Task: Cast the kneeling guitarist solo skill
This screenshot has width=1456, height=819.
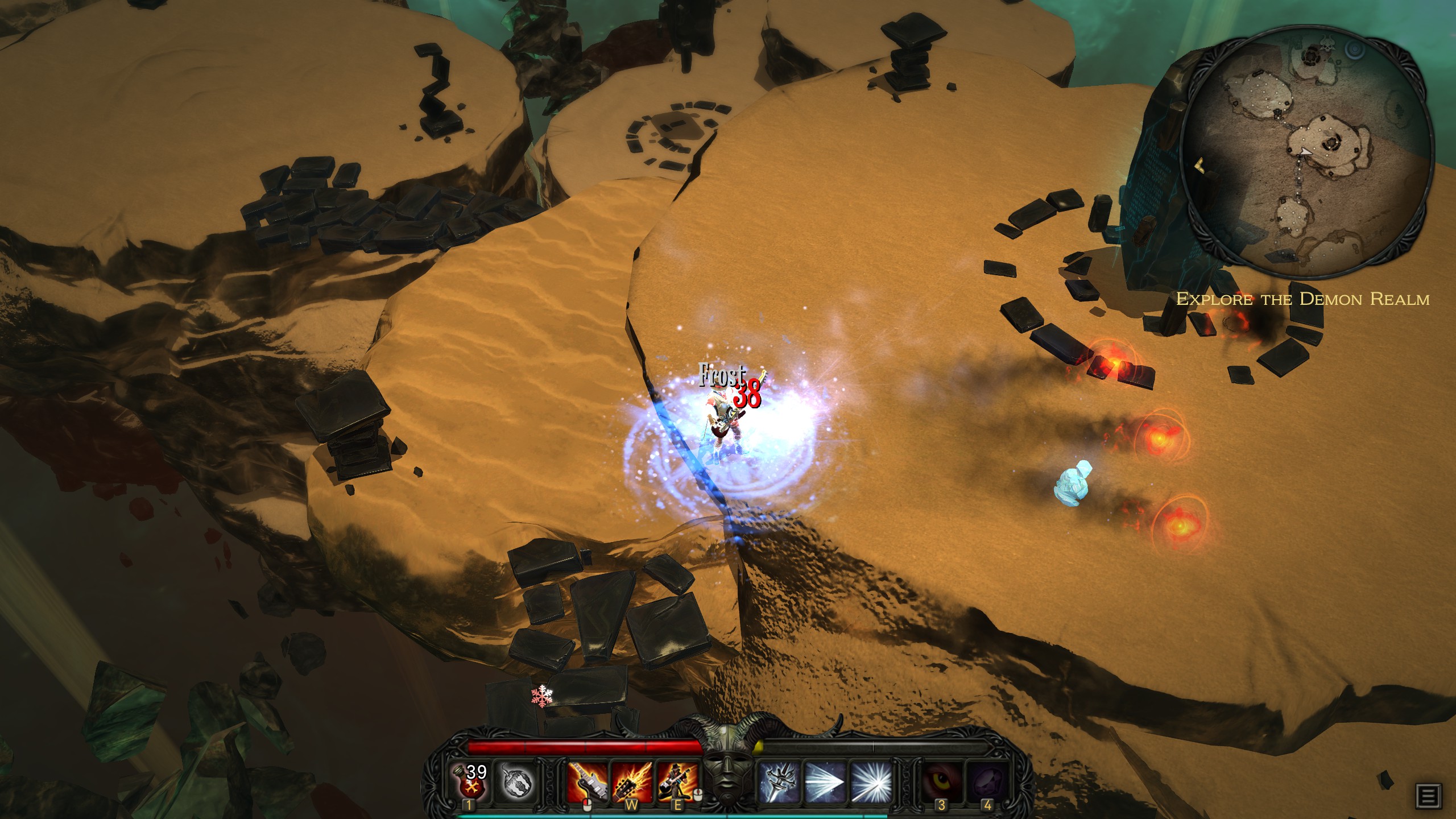Action: pos(677,780)
